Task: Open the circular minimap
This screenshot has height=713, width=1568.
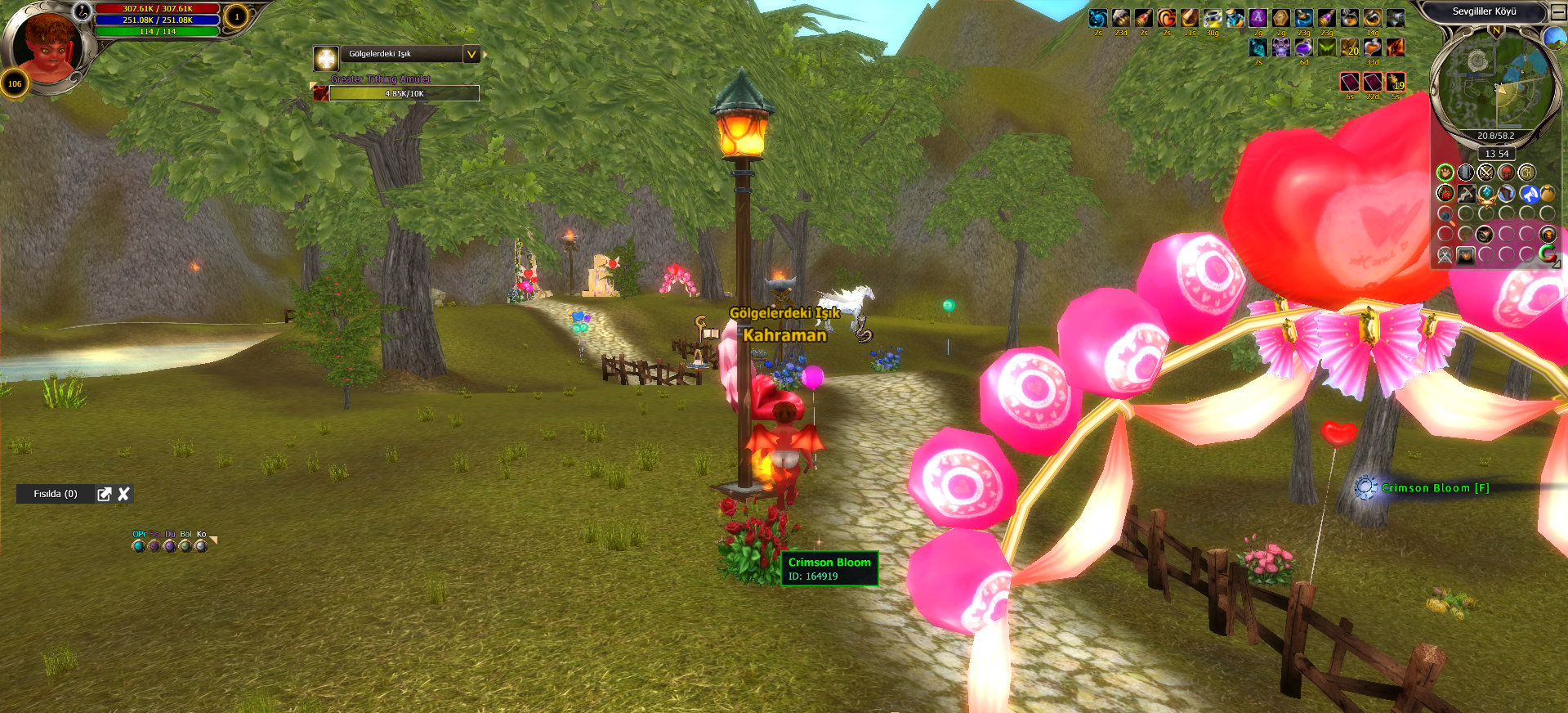Action: [x=1494, y=82]
